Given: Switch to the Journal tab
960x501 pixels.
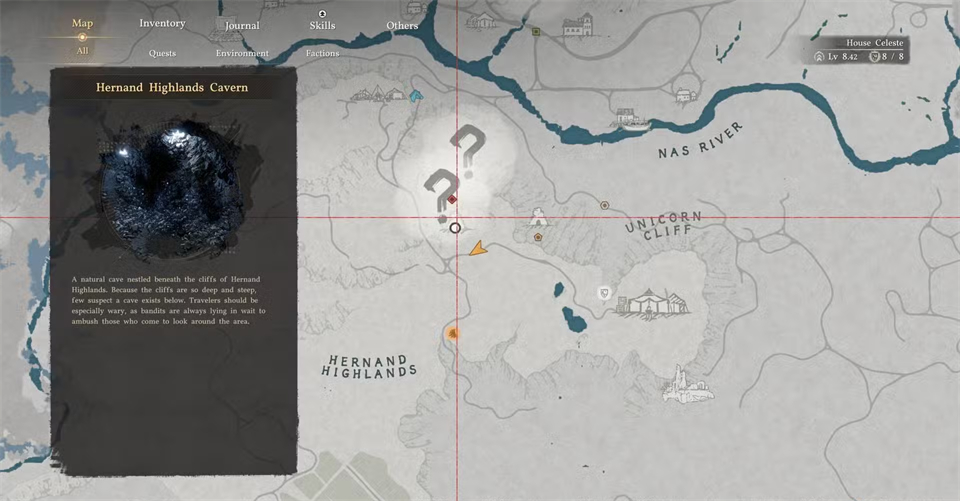Looking at the screenshot, I should [242, 25].
